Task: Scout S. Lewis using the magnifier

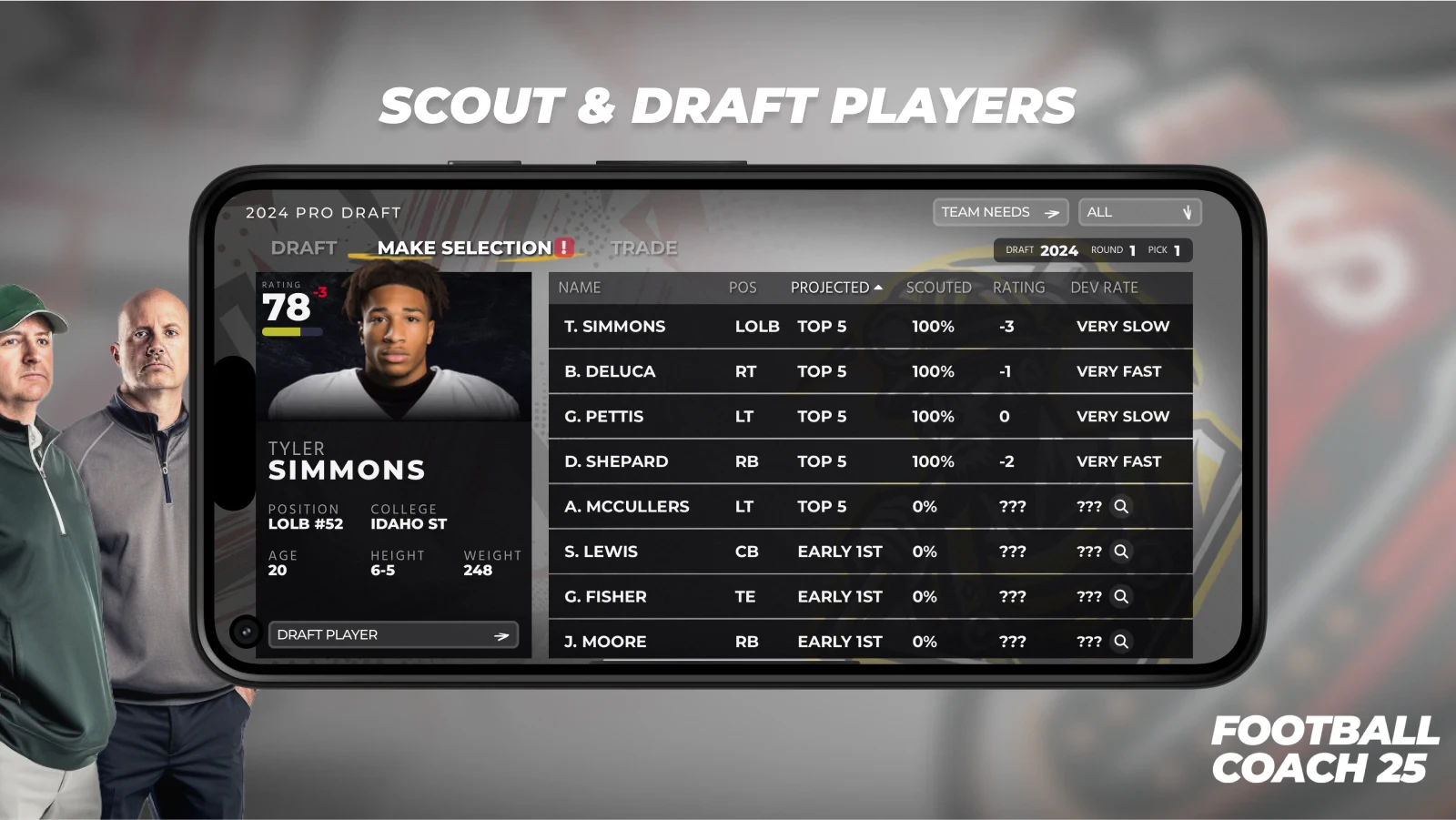Action: pos(1121,552)
